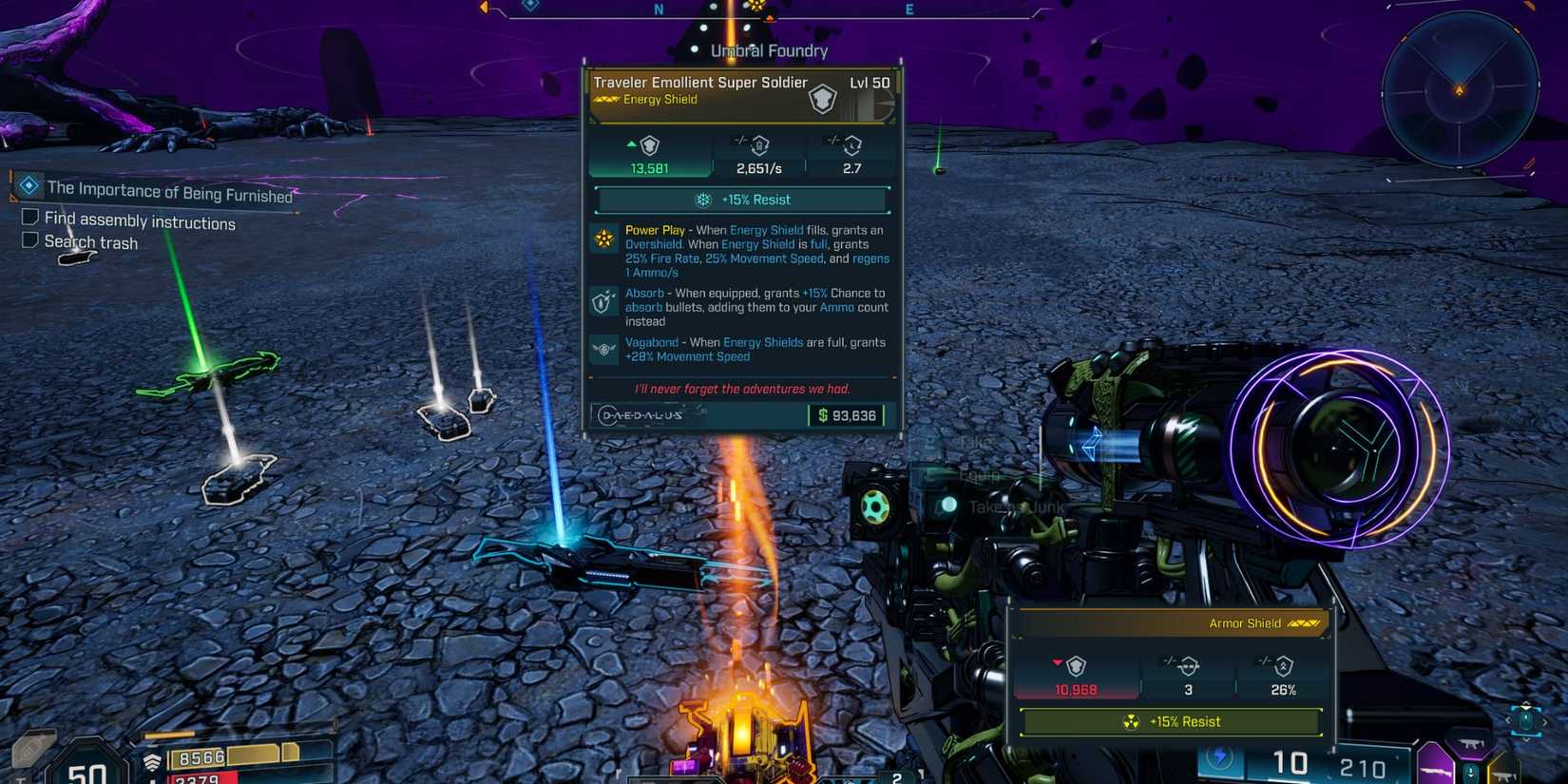Screen dimensions: 1568x784
Task: Select the quest objective diamond icon
Action: click(x=28, y=186)
